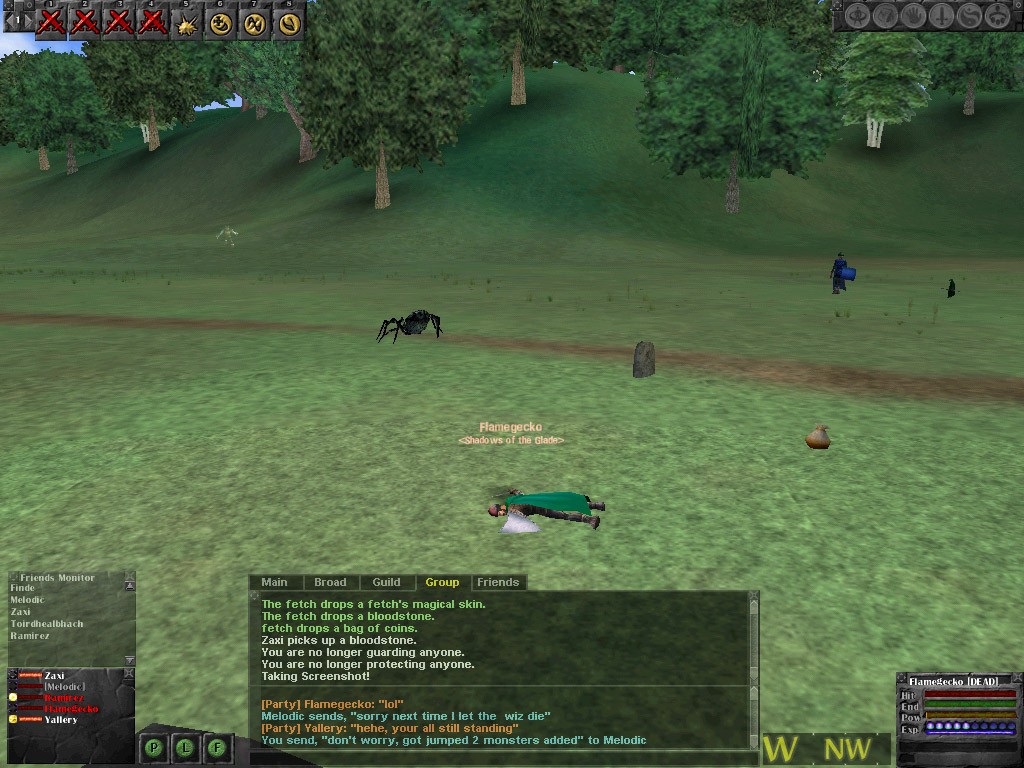Viewport: 1024px width, 768px height.
Task: Select the yin-yang style menu icon
Action: point(969,16)
